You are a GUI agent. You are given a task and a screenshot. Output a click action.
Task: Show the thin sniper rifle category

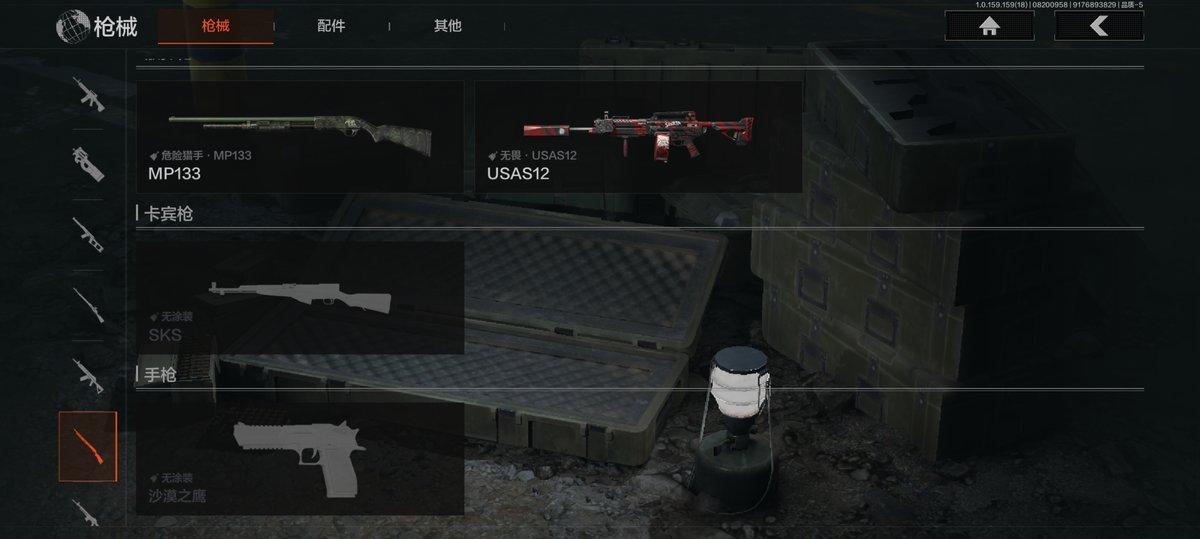coord(88,304)
